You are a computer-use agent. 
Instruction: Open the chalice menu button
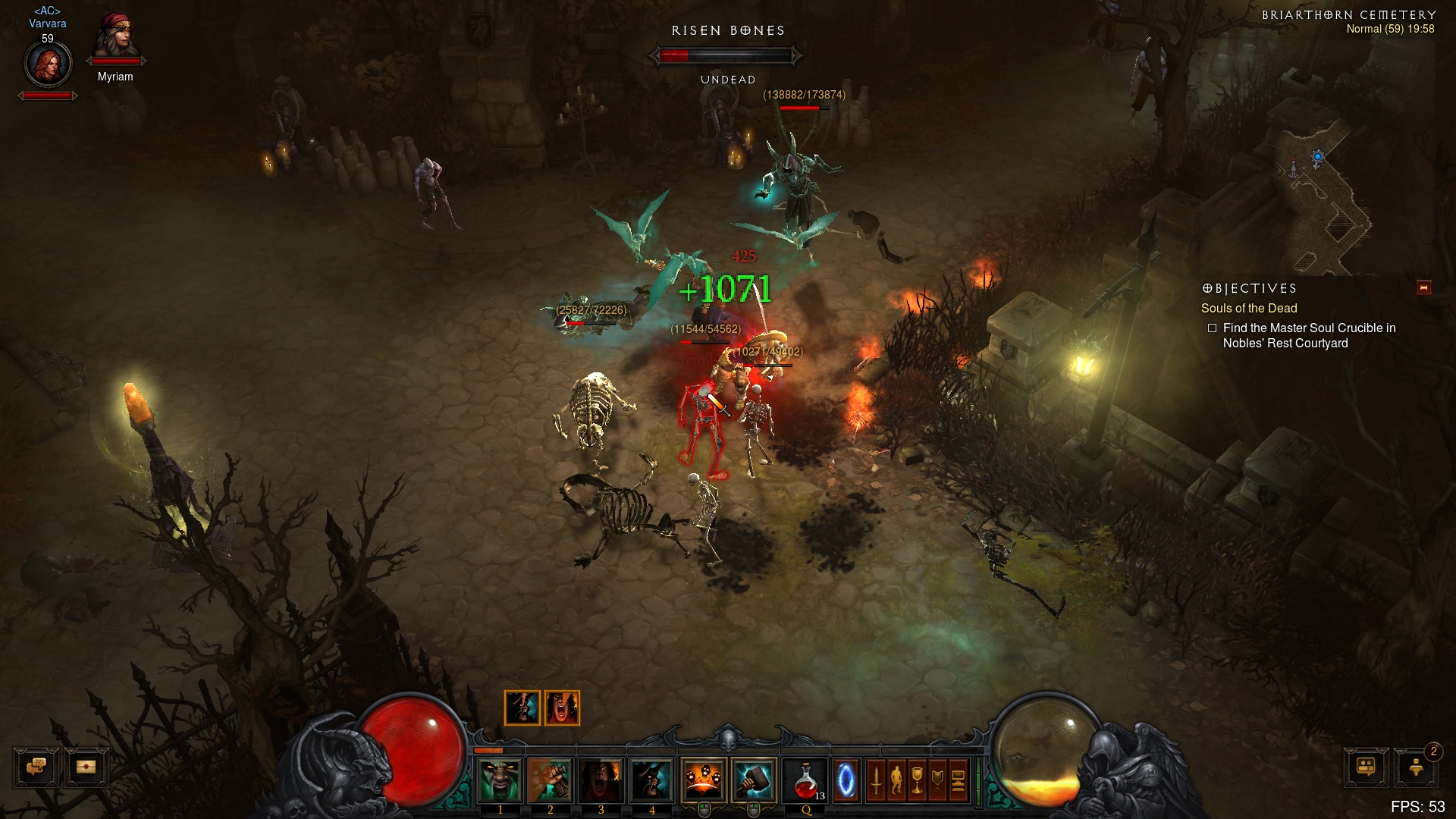coord(917,780)
